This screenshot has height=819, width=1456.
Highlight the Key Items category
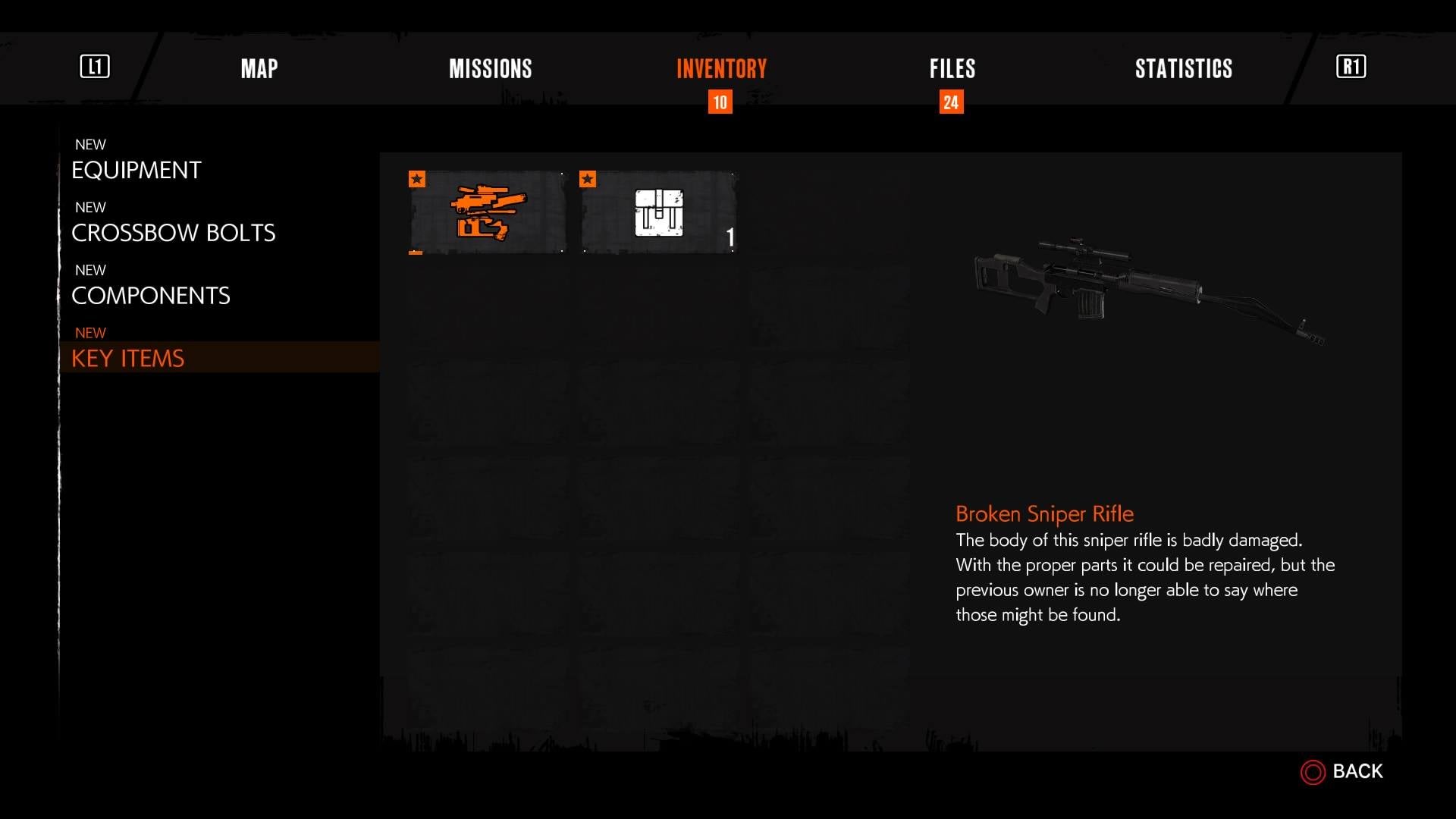[127, 358]
